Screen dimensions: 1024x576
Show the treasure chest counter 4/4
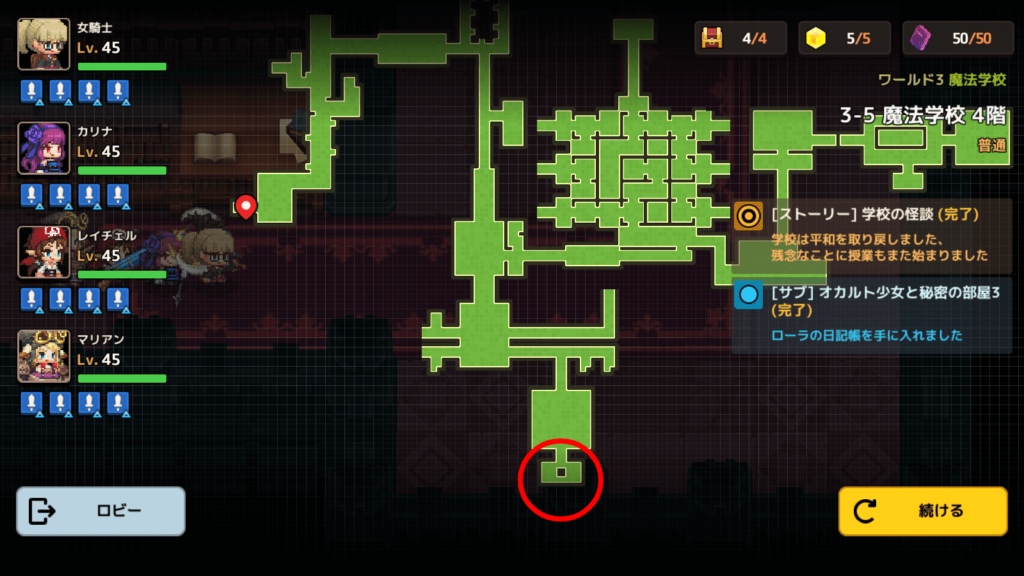coord(741,38)
